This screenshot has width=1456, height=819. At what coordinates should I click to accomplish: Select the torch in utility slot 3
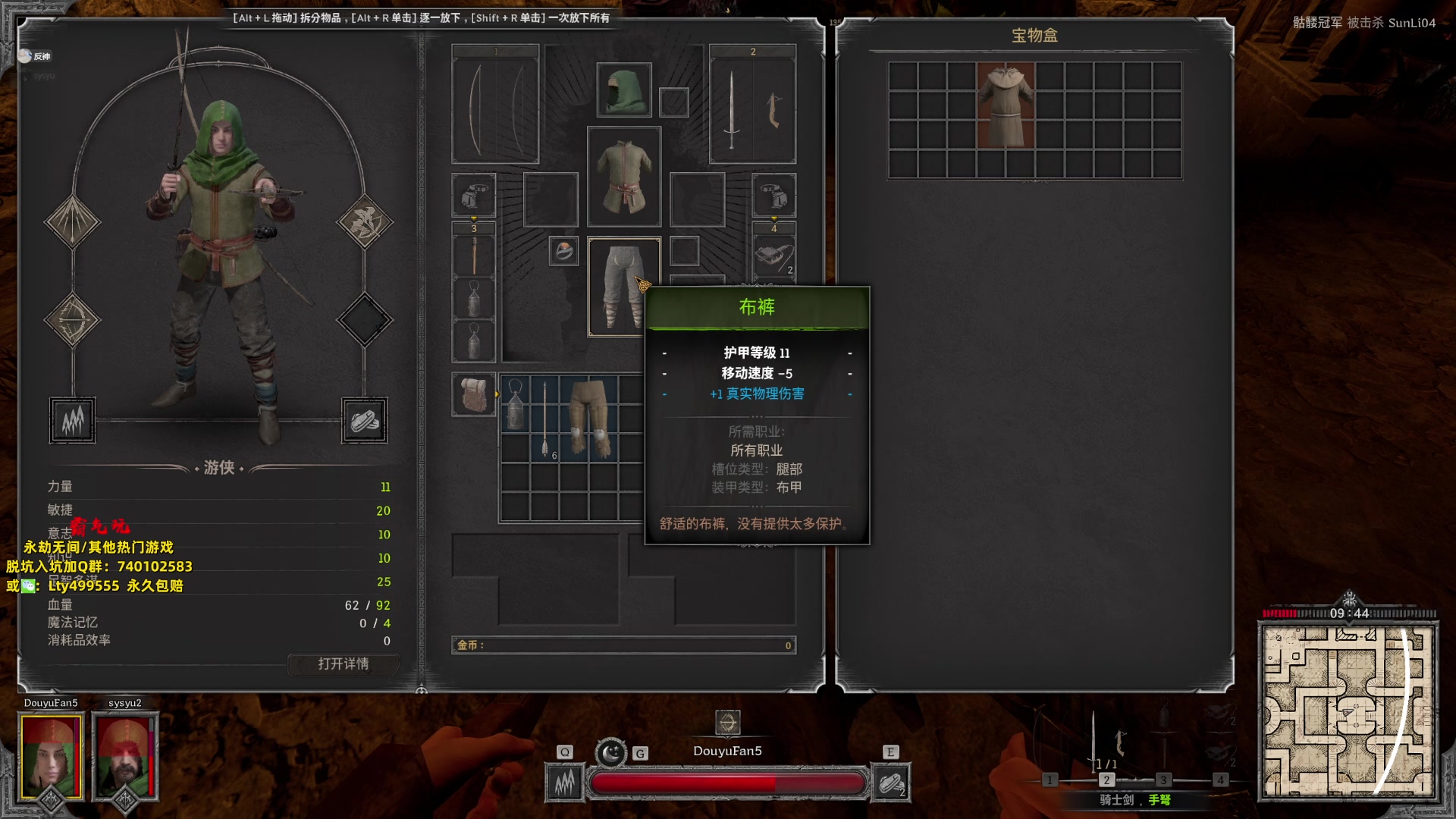(x=474, y=256)
